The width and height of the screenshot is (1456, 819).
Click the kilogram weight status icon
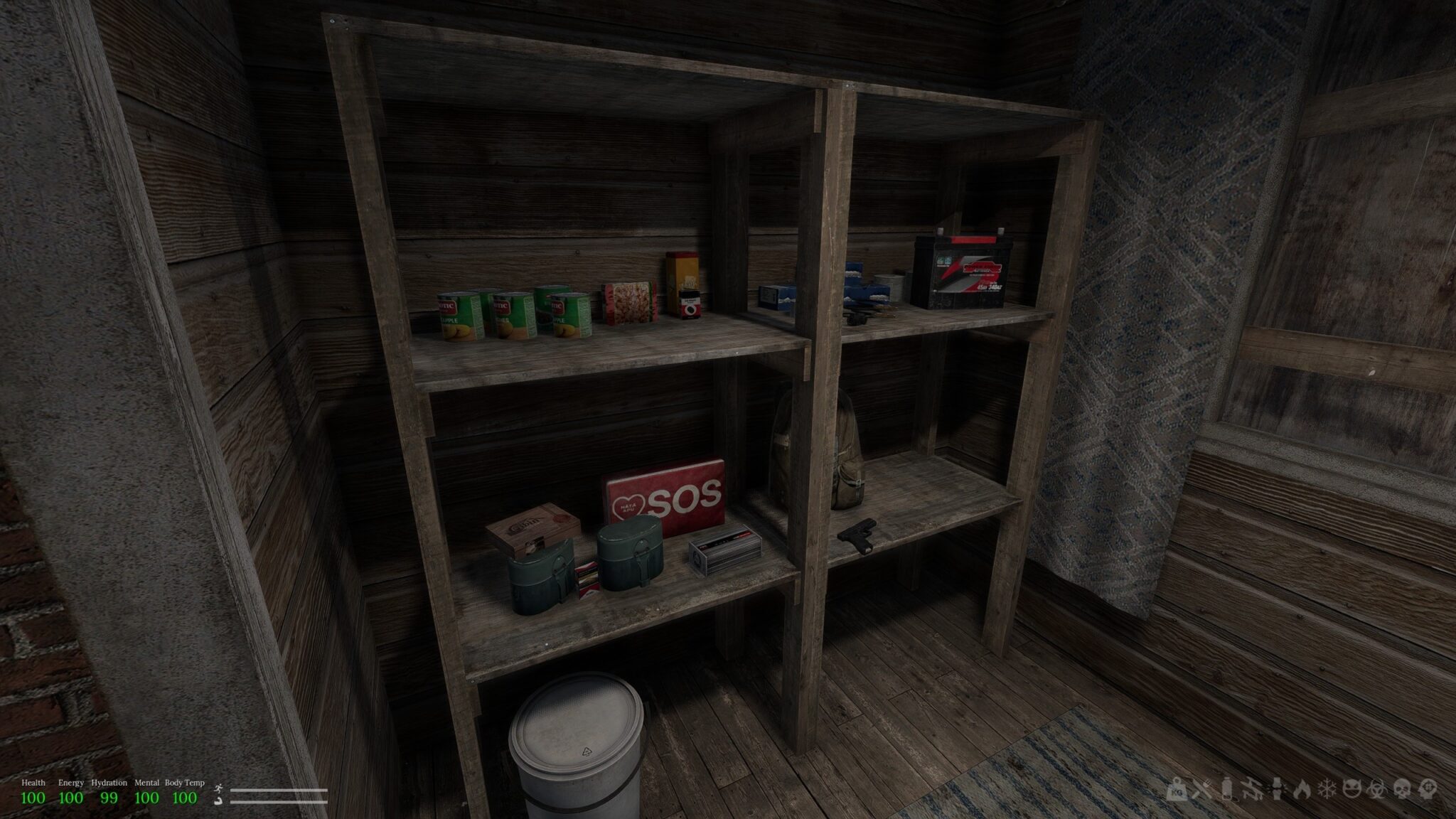(x=1177, y=789)
